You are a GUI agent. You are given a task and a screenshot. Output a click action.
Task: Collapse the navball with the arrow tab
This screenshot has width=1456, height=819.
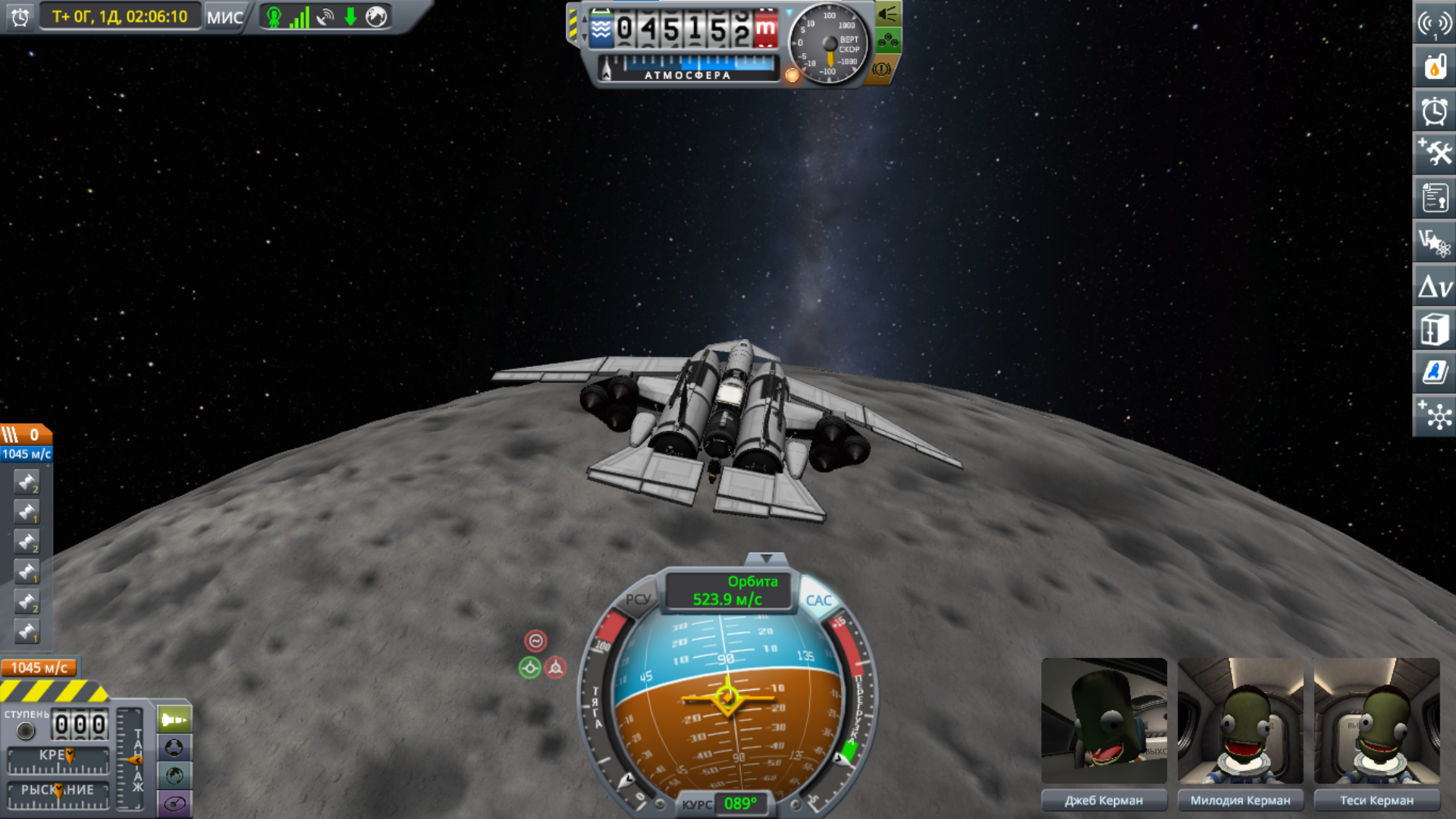click(766, 559)
